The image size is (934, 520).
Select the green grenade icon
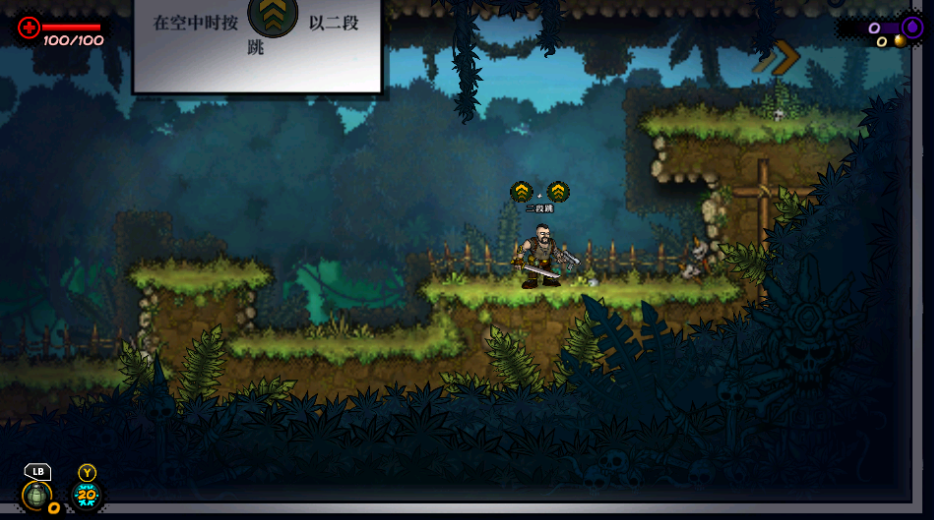click(x=37, y=494)
